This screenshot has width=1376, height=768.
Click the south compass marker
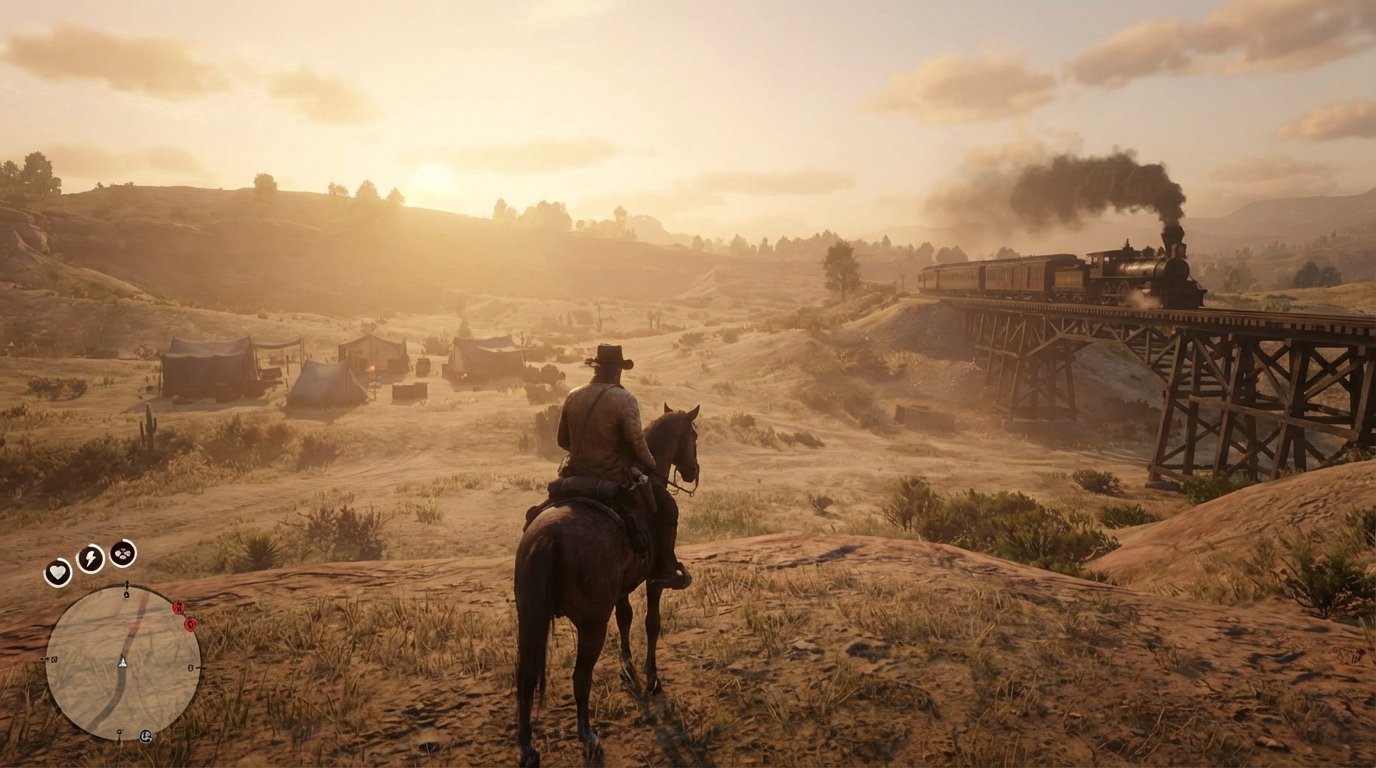[x=119, y=731]
